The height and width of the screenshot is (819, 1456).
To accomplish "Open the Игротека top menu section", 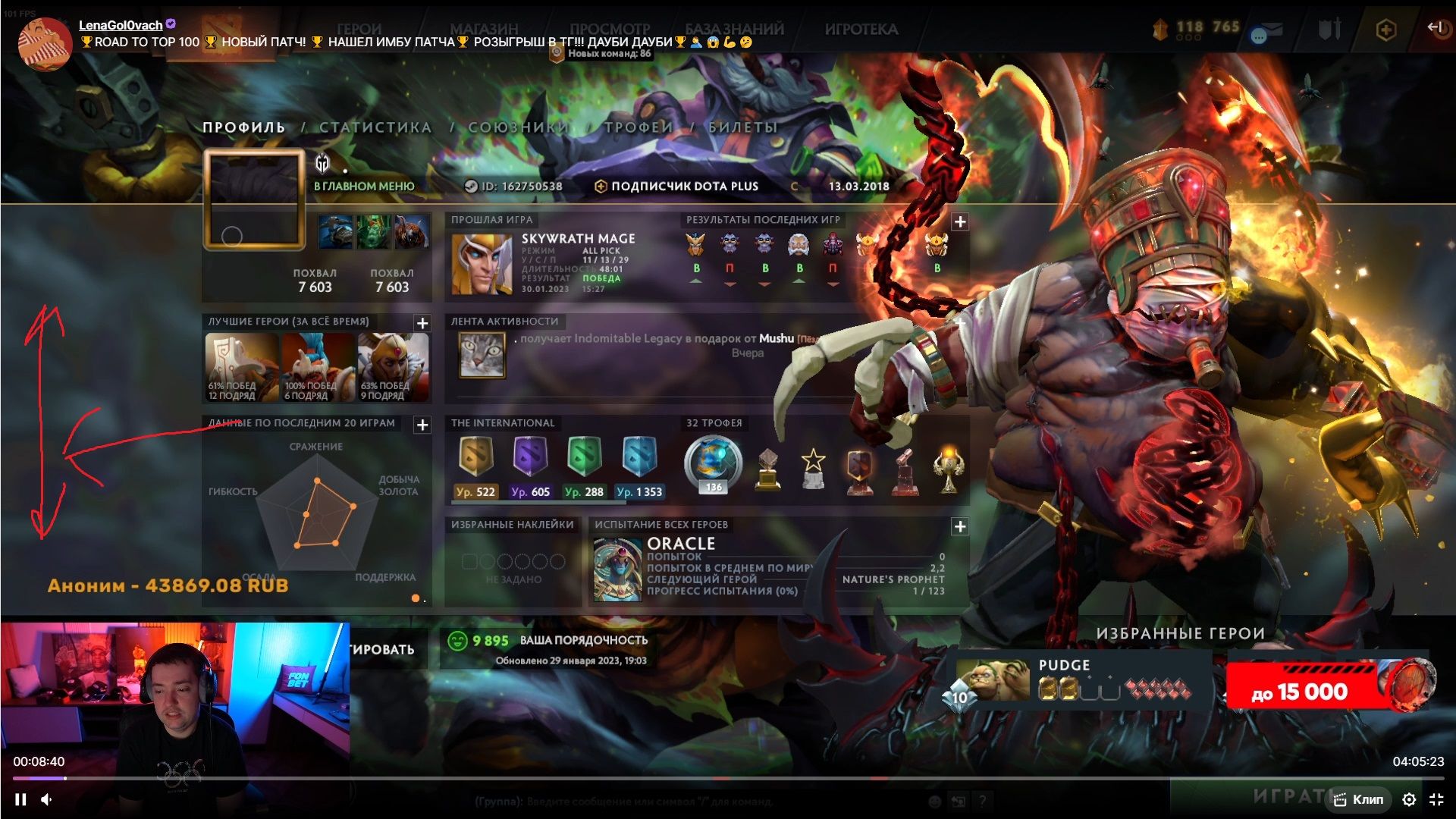I will pos(861,29).
